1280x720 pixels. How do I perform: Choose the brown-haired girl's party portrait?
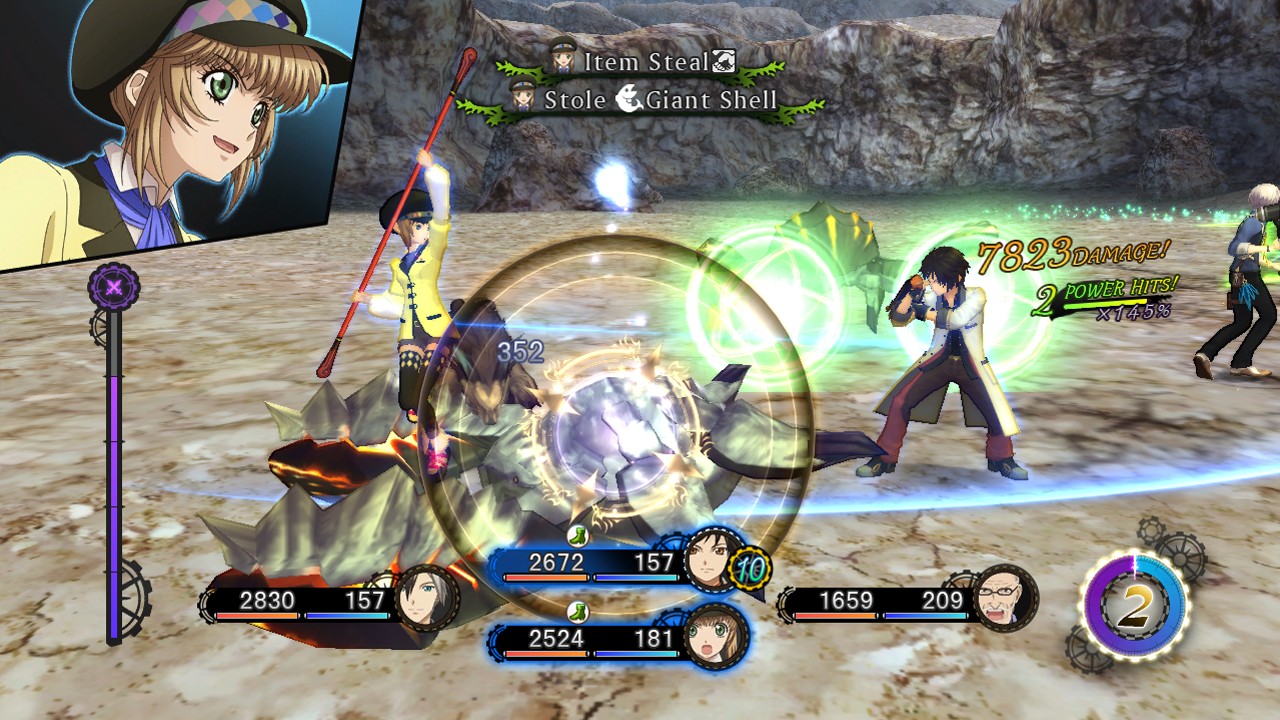point(714,634)
